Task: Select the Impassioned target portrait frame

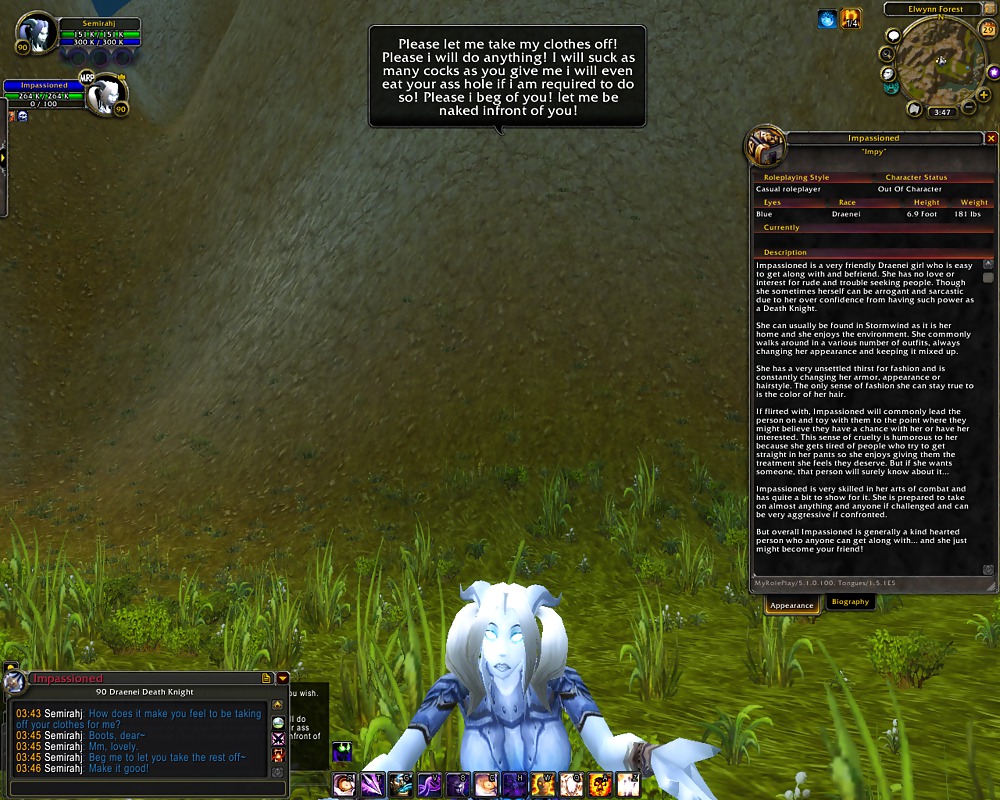Action: [x=105, y=96]
